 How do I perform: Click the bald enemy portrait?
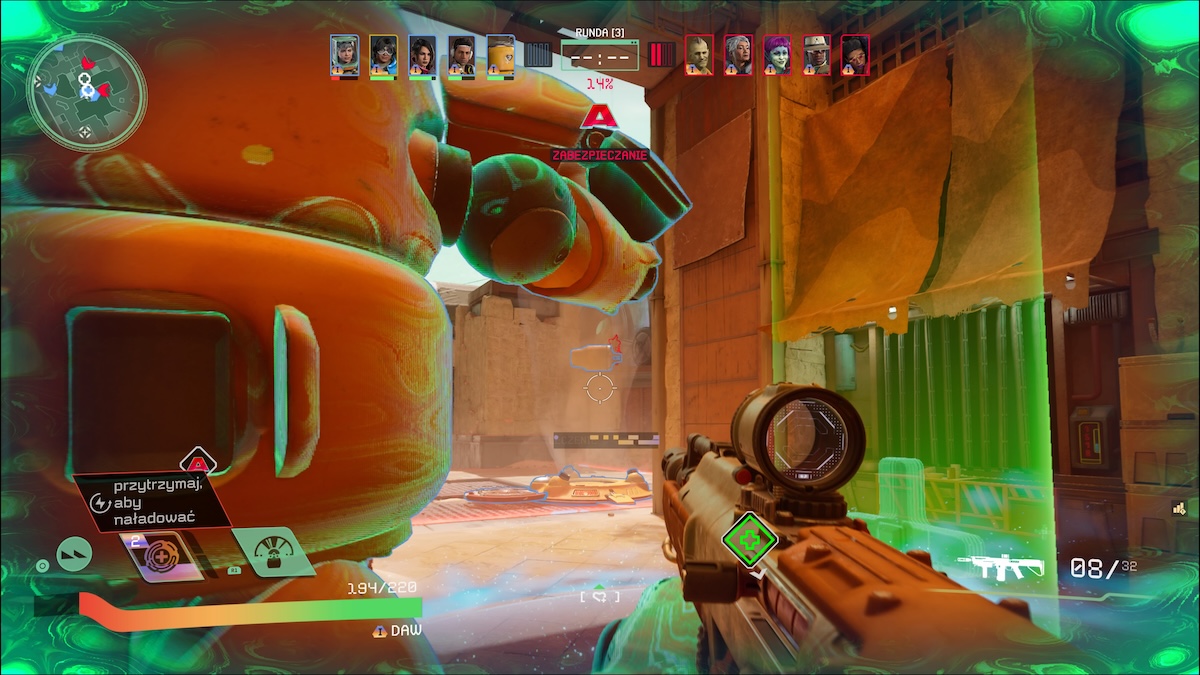pos(699,56)
